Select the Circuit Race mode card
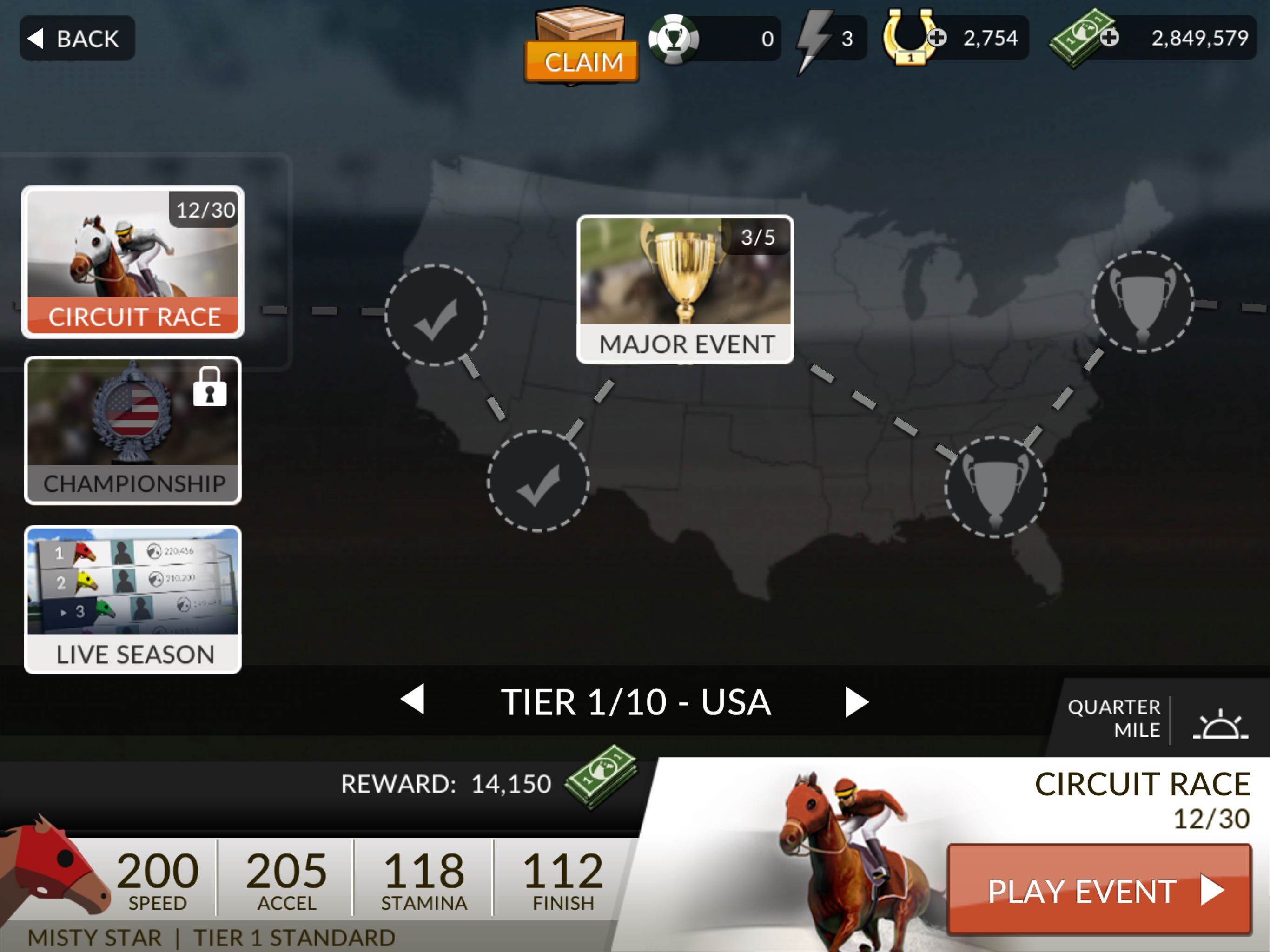The width and height of the screenshot is (1270, 952). [x=132, y=262]
